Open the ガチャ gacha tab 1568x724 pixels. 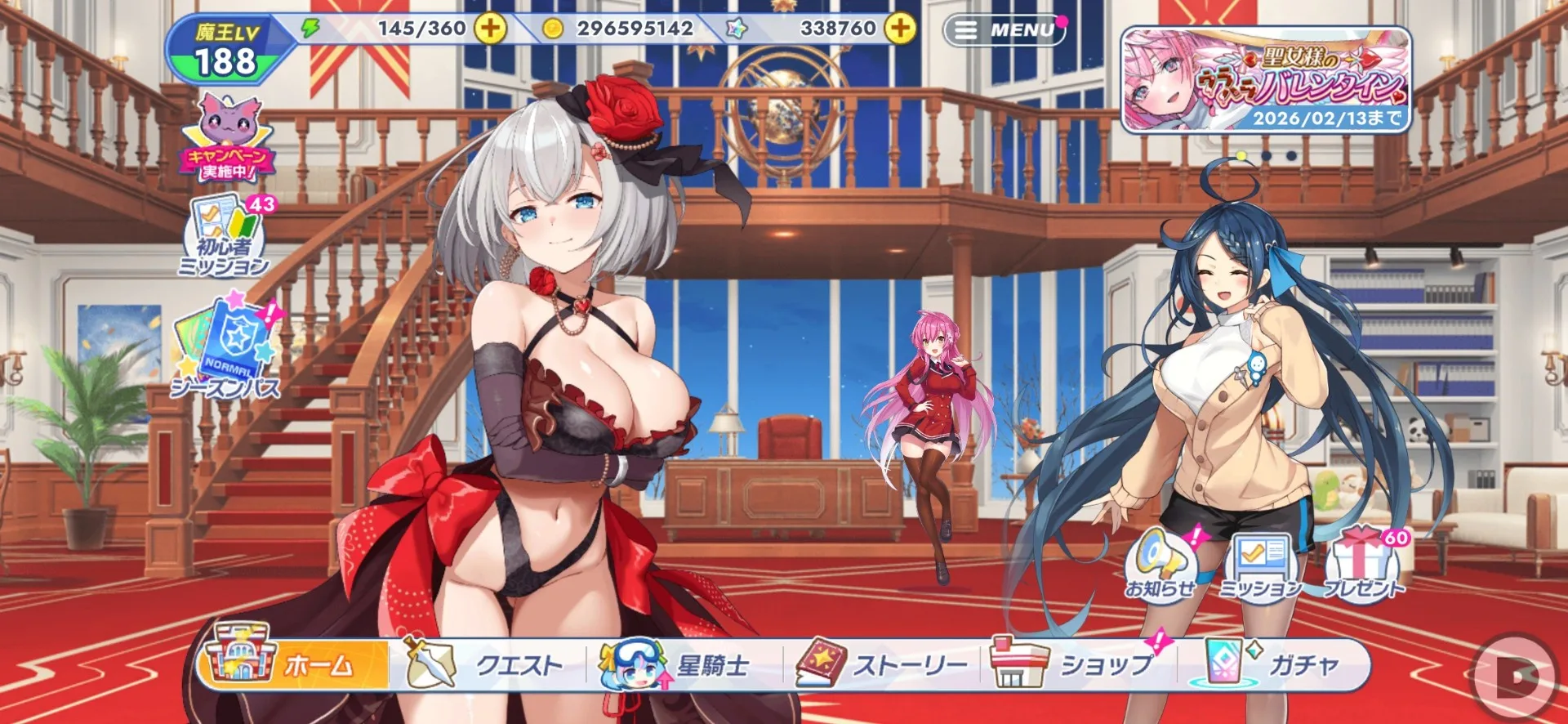[x=1274, y=664]
